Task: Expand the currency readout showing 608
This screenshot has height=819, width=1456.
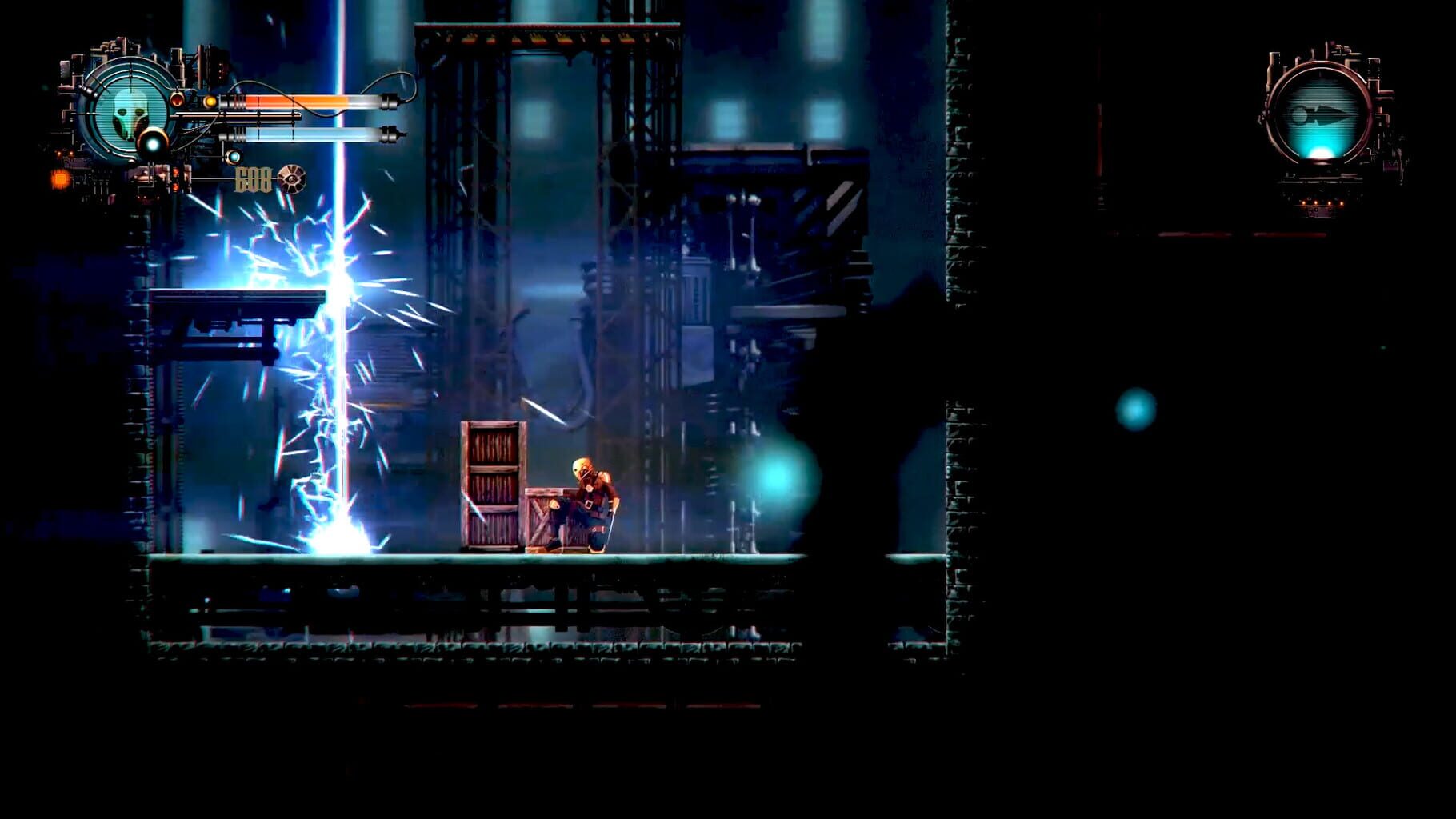Action: 254,180
